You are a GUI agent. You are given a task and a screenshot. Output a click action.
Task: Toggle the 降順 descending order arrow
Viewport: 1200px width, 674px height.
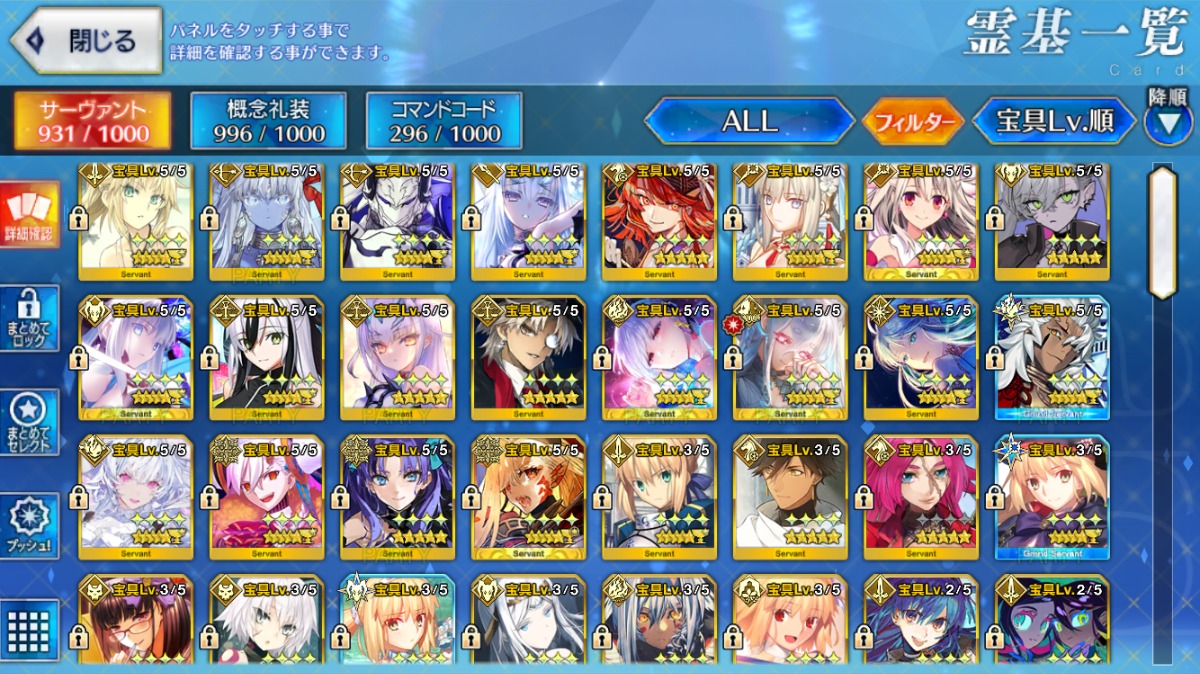(1168, 120)
